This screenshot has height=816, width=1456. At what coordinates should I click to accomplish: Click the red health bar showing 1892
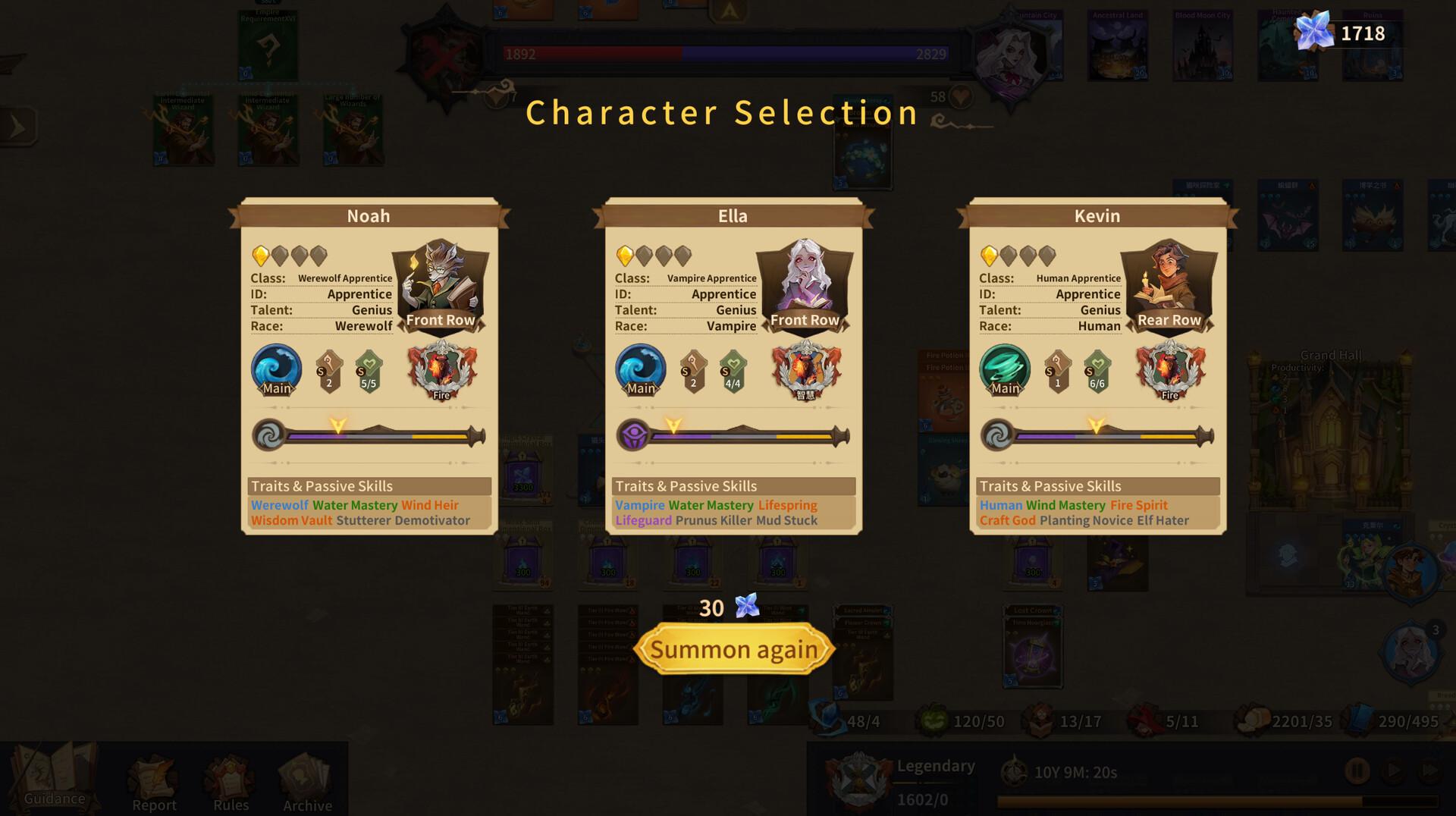coord(591,54)
